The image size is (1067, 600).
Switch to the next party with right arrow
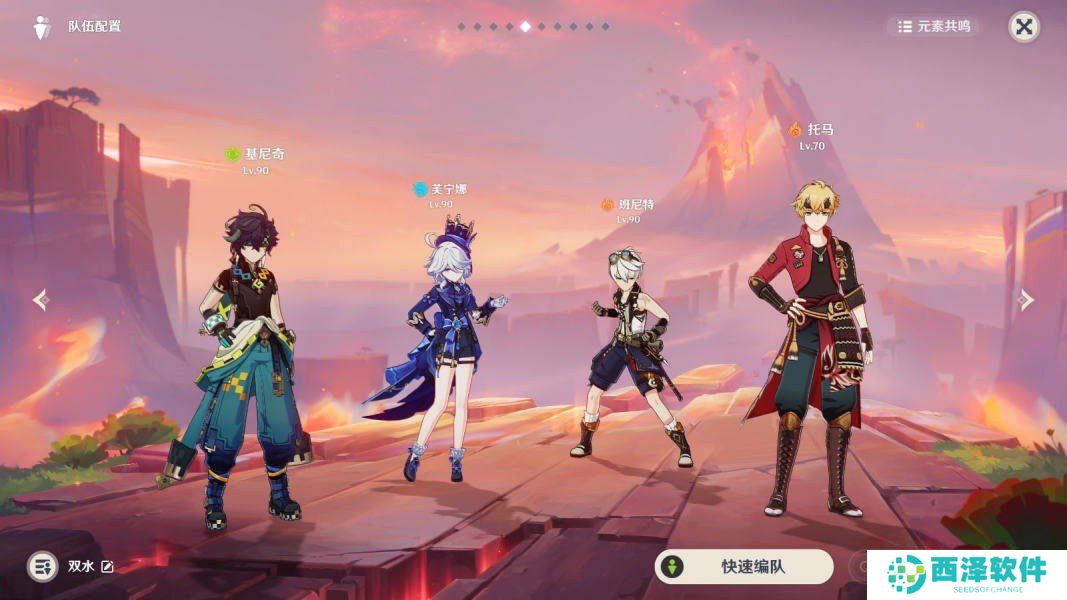[1026, 300]
